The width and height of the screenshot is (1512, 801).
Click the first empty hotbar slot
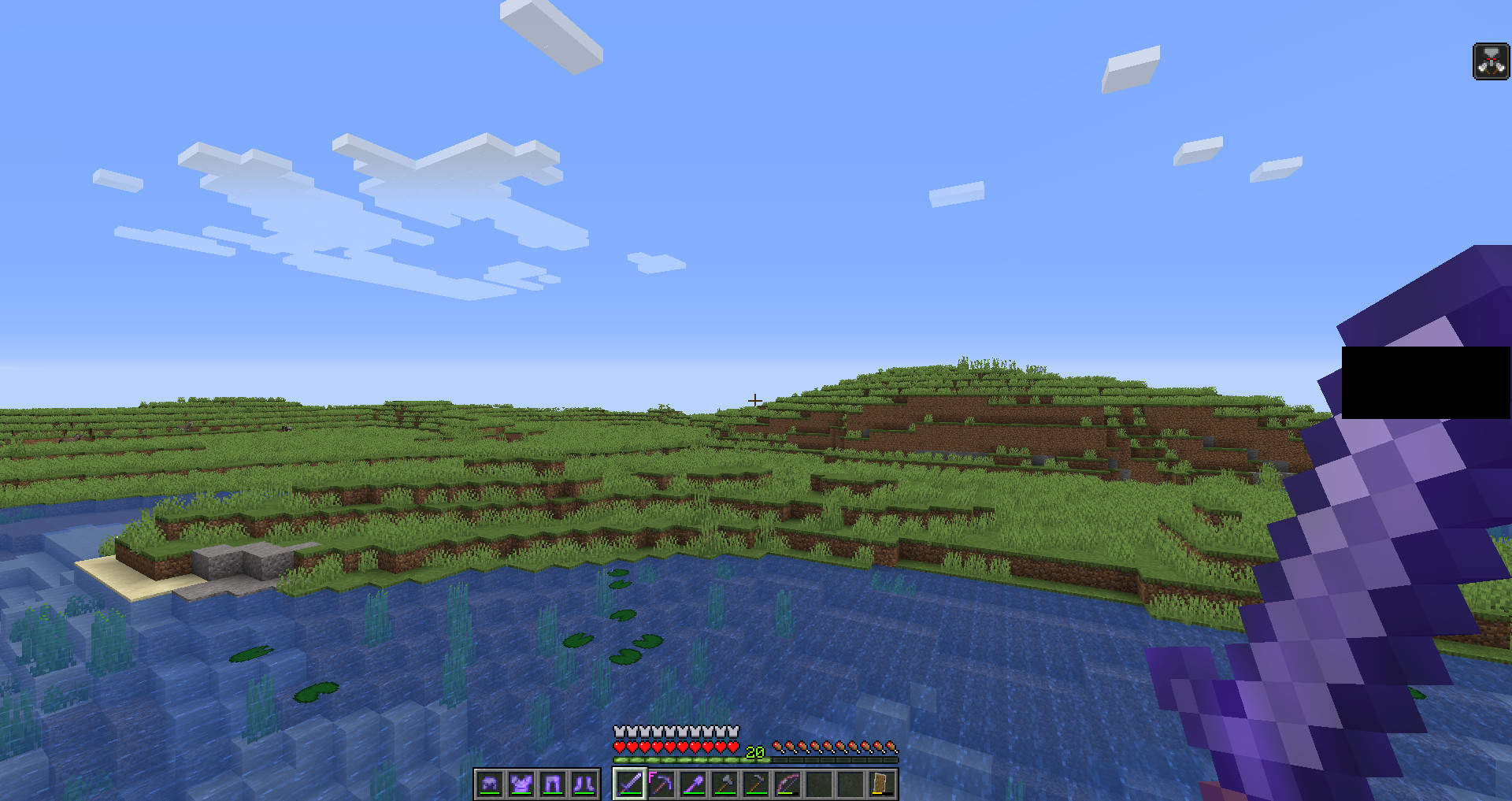pos(818,784)
